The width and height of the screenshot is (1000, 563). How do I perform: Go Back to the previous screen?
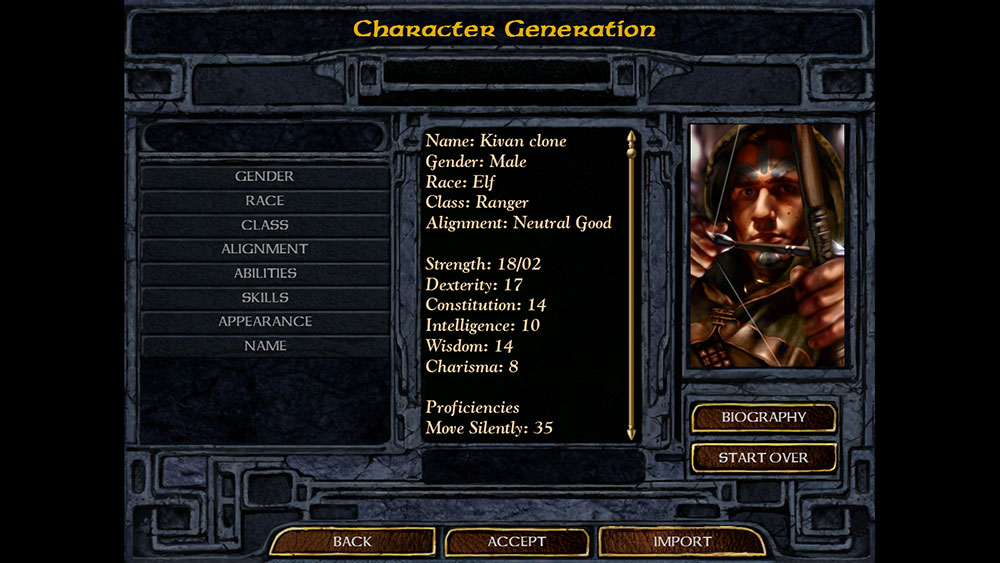point(352,542)
